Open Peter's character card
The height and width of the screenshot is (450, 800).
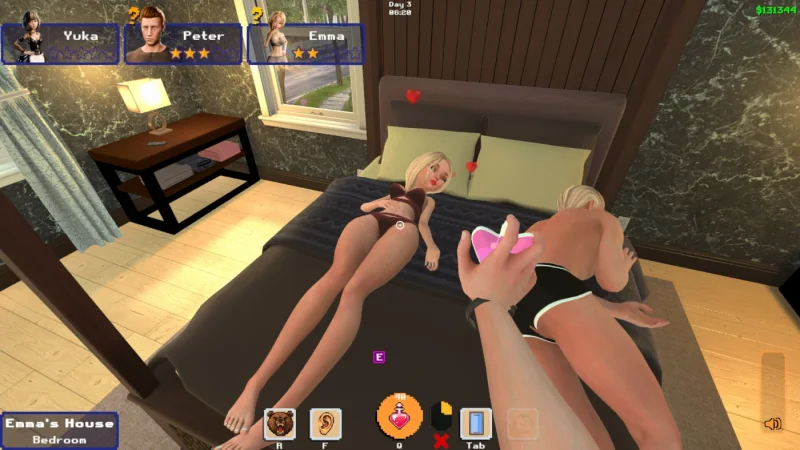coord(184,43)
